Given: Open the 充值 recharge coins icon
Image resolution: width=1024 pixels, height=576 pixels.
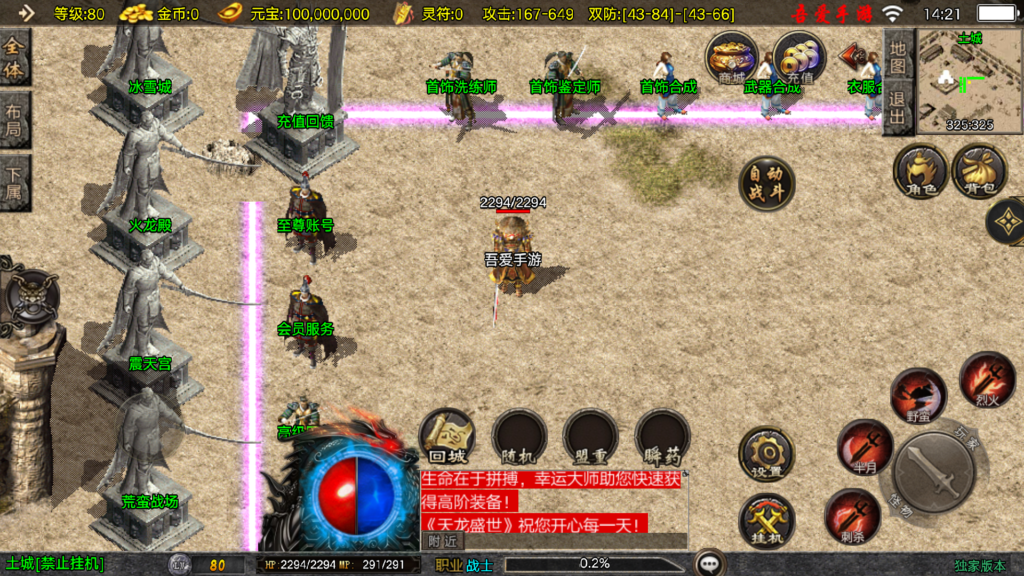Looking at the screenshot, I should (799, 57).
